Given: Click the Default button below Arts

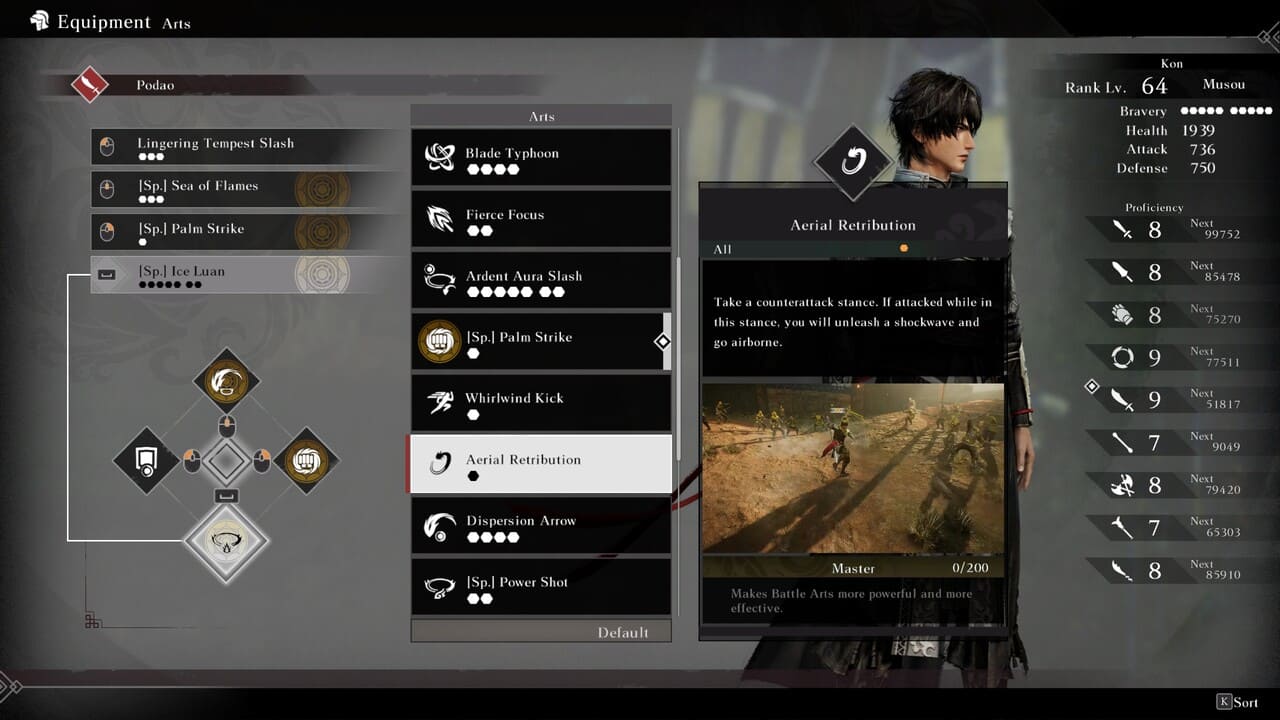Looking at the screenshot, I should click(x=541, y=632).
